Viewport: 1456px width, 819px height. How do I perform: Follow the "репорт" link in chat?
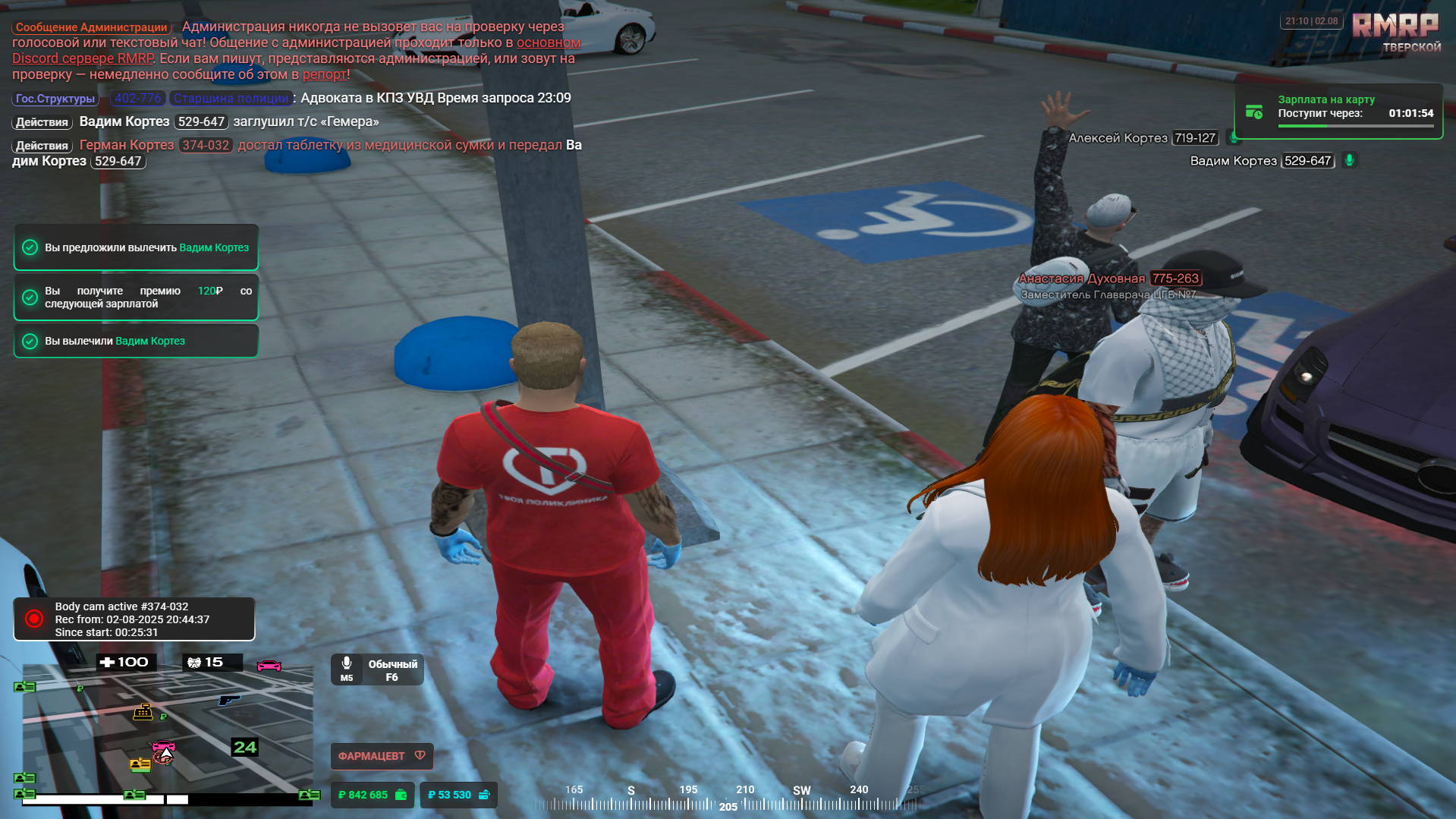324,74
